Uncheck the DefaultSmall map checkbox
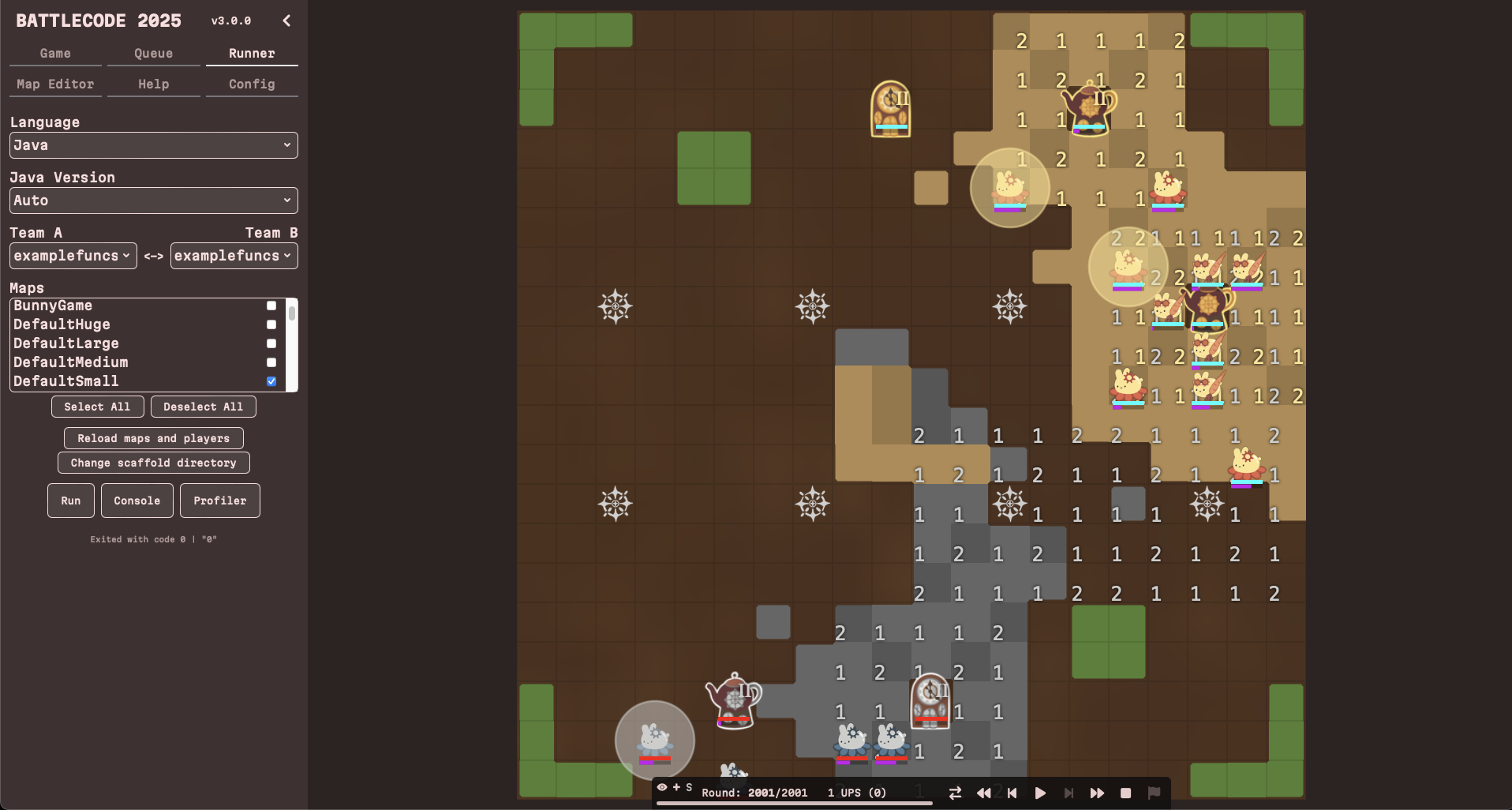Screen dimensions: 1512x810 271,381
